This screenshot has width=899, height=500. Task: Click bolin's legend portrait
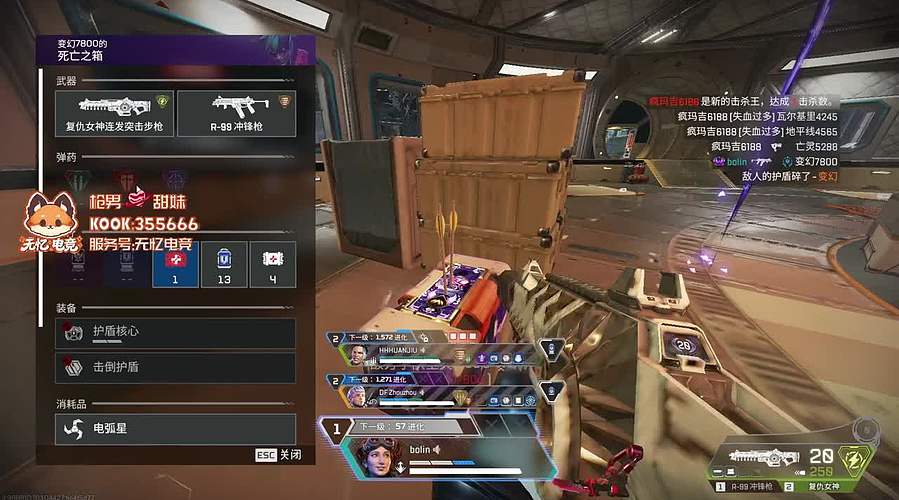[x=378, y=456]
